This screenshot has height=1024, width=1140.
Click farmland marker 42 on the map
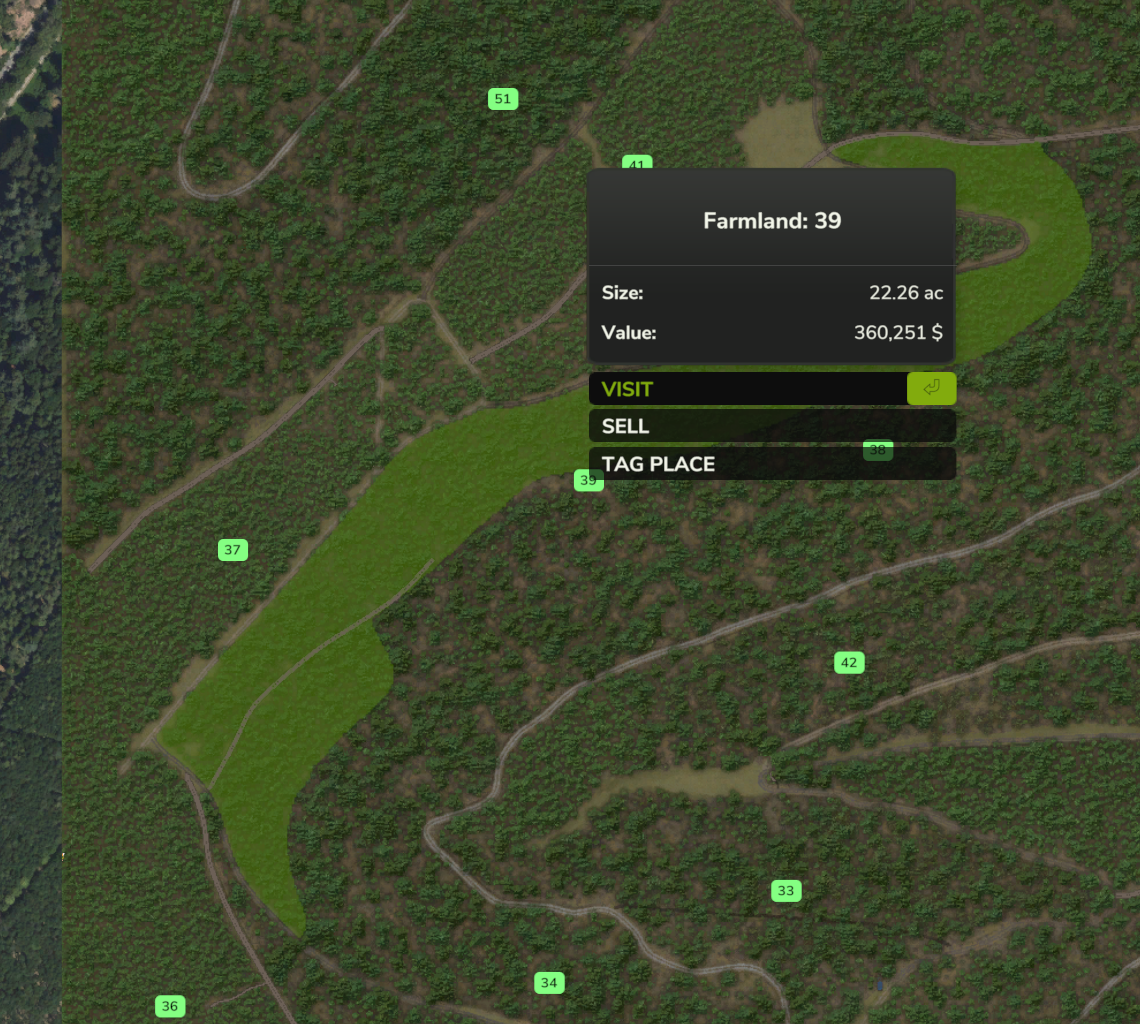(x=849, y=662)
